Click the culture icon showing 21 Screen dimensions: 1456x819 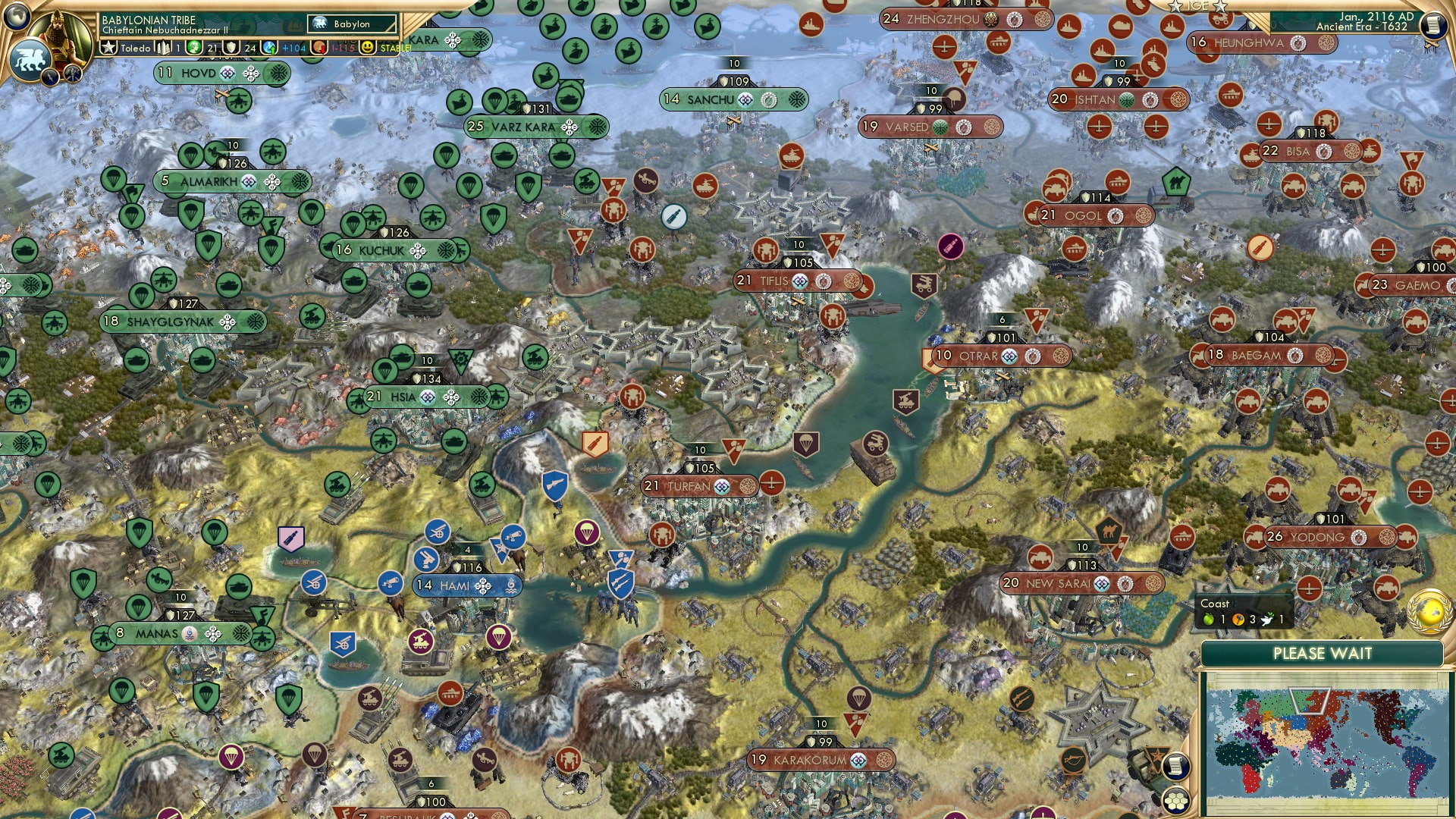point(194,48)
